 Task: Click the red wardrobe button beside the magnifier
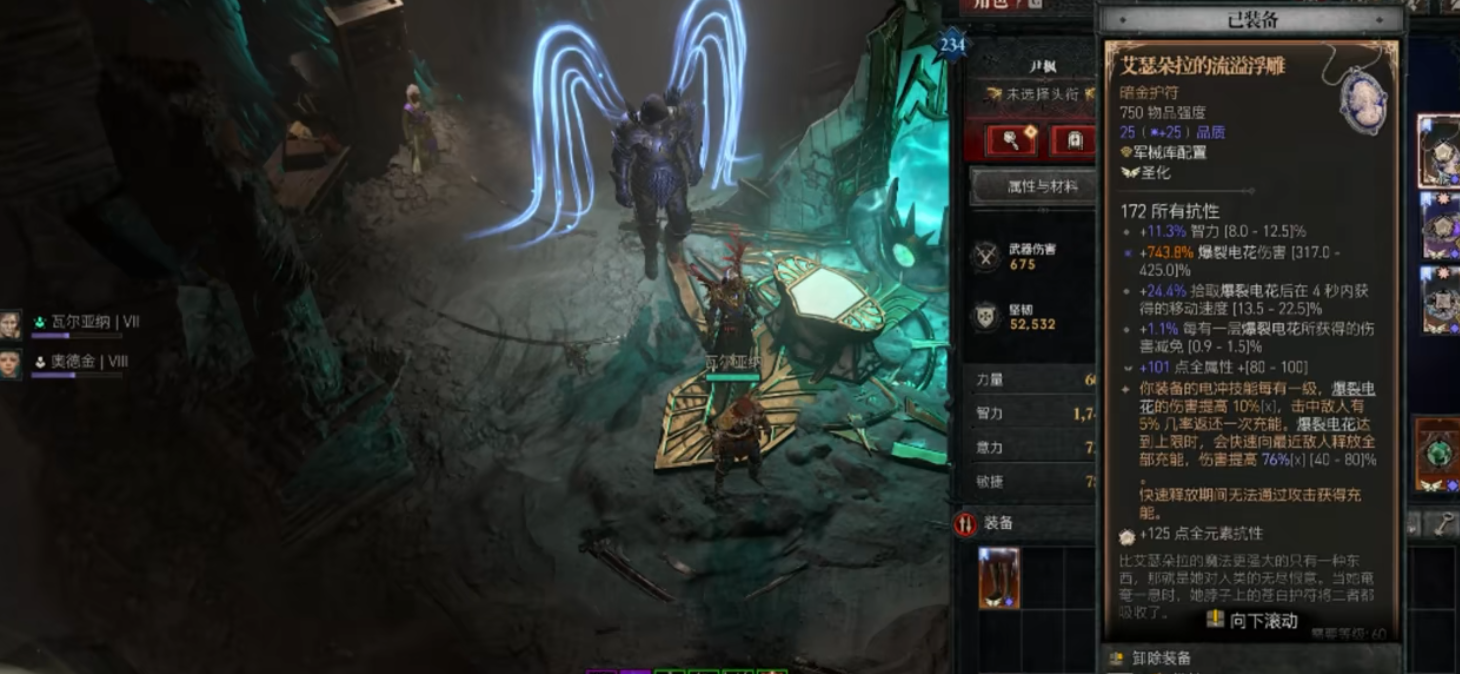click(1074, 141)
